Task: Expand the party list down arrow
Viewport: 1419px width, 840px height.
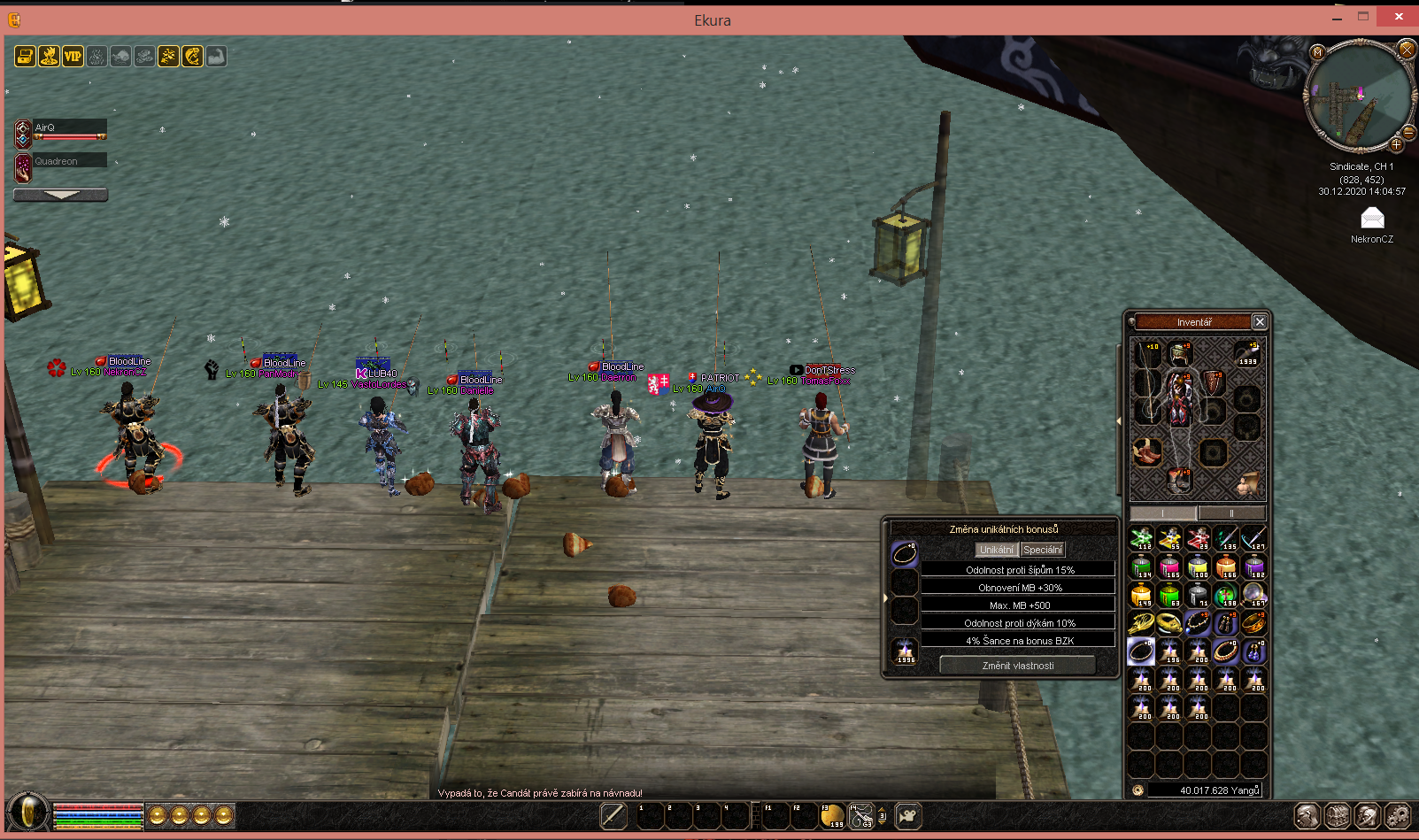Action: 61,195
